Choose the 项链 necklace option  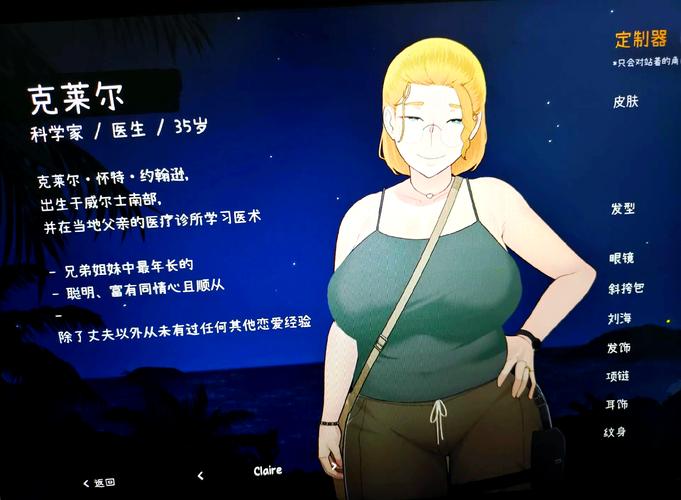pos(619,376)
